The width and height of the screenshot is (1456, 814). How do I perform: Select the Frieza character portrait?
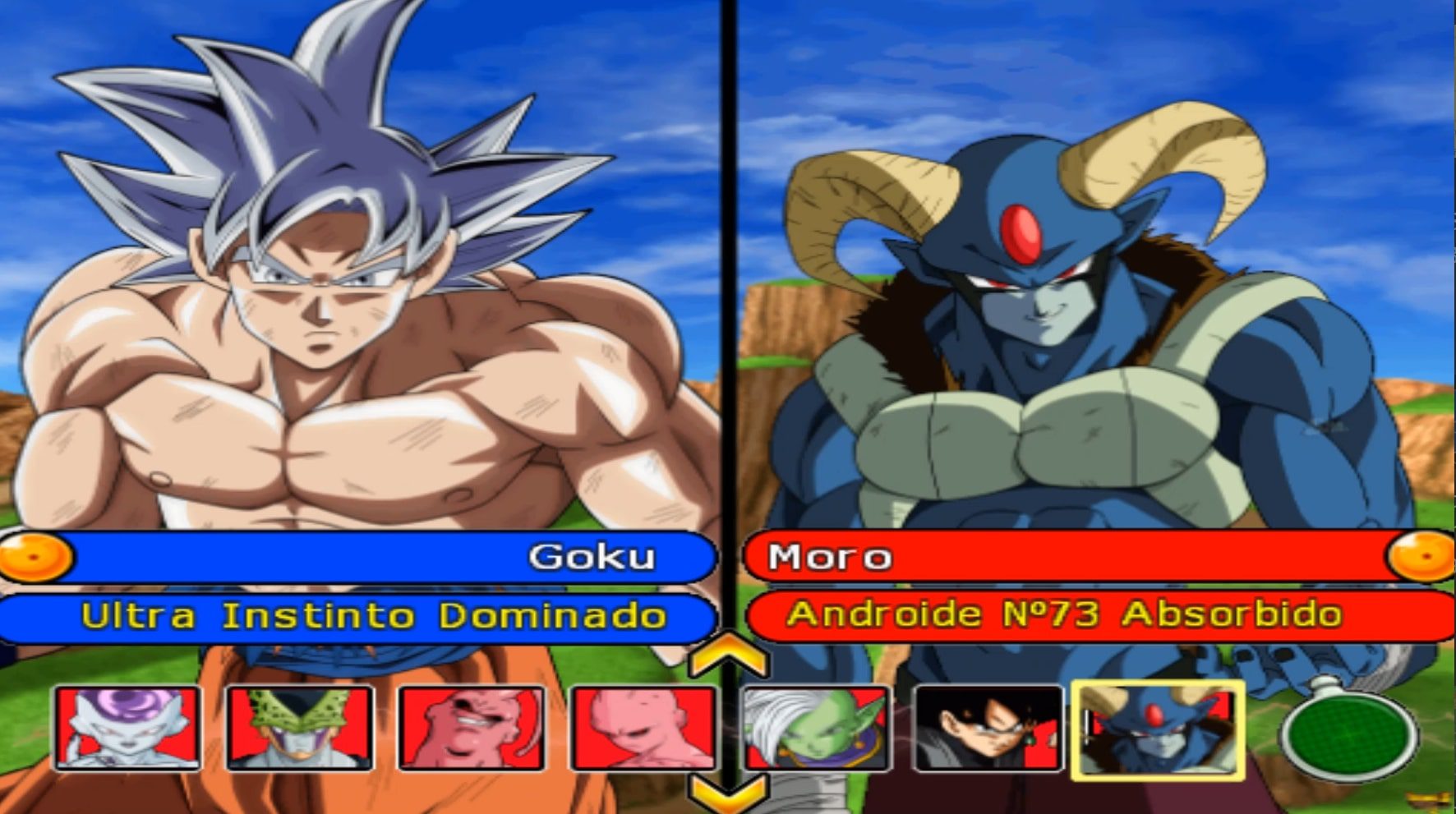pyautogui.click(x=127, y=728)
